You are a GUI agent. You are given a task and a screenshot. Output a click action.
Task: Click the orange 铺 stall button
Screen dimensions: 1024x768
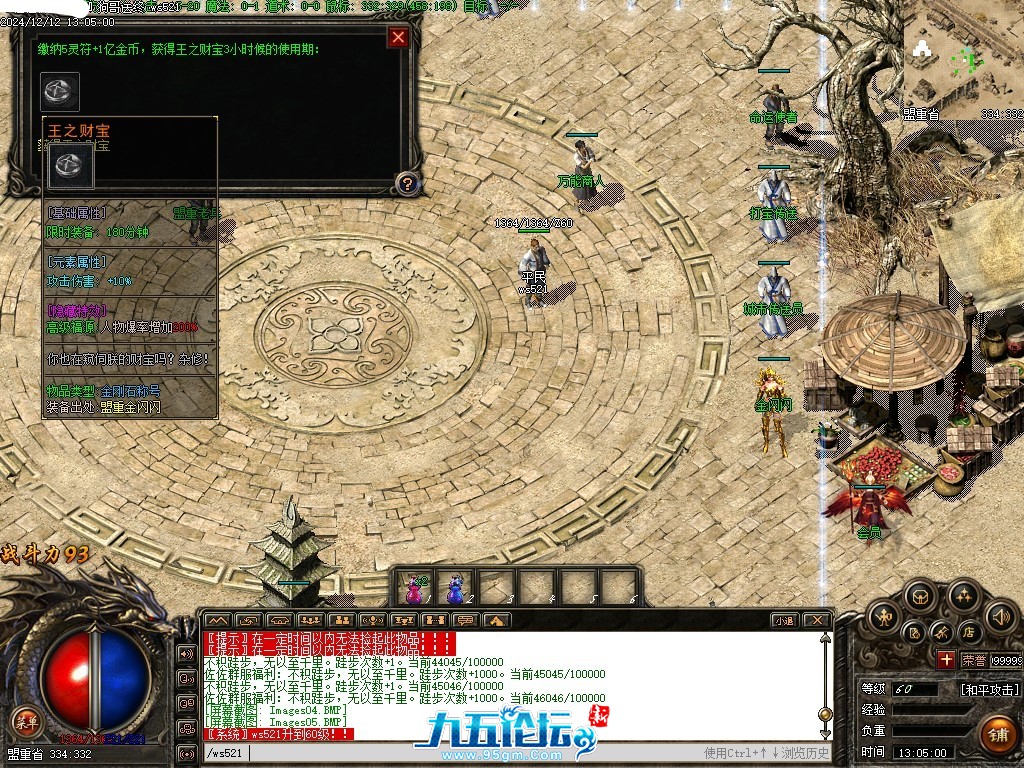(997, 734)
